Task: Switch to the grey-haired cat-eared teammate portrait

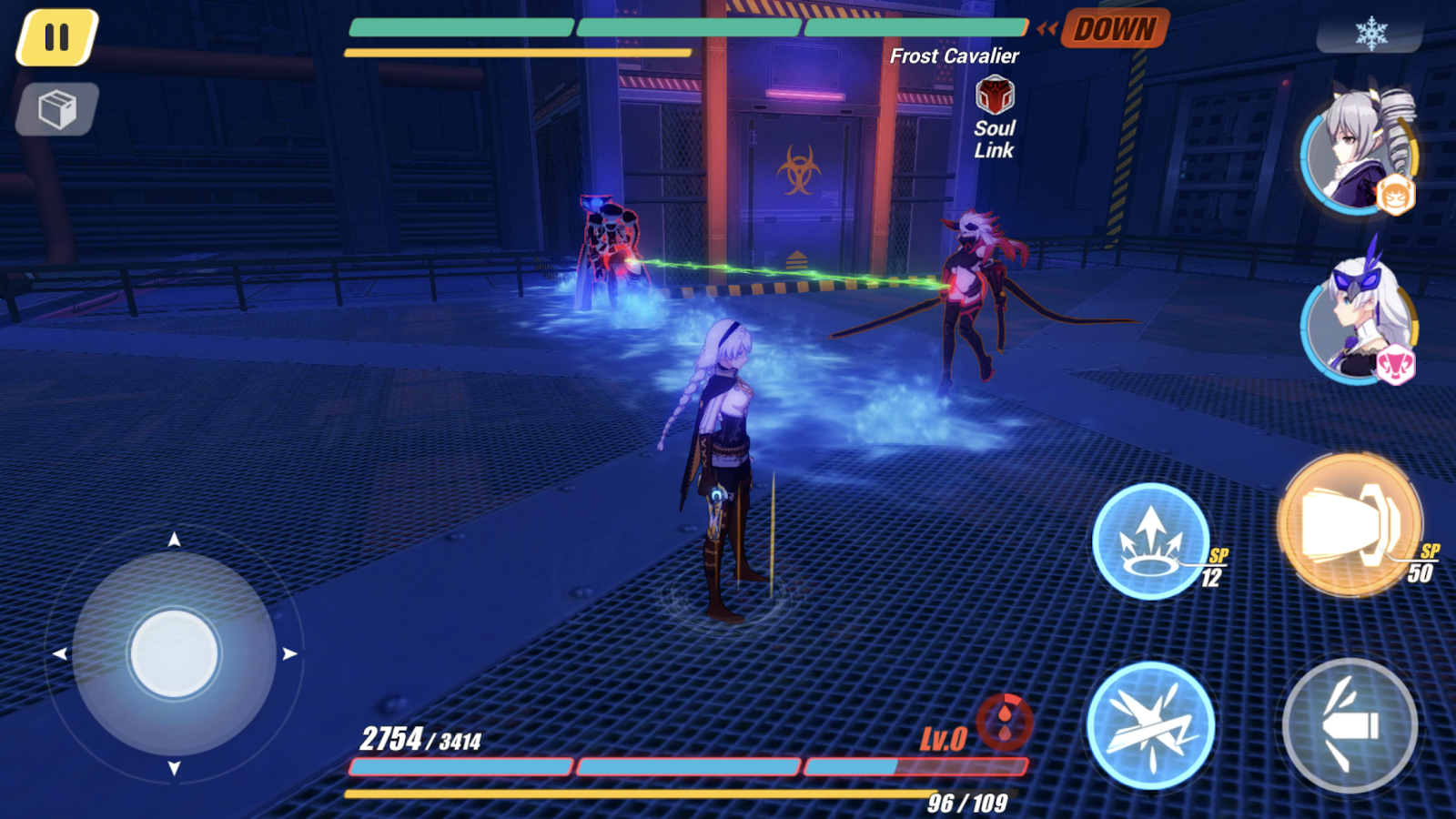Action: 1357,153
